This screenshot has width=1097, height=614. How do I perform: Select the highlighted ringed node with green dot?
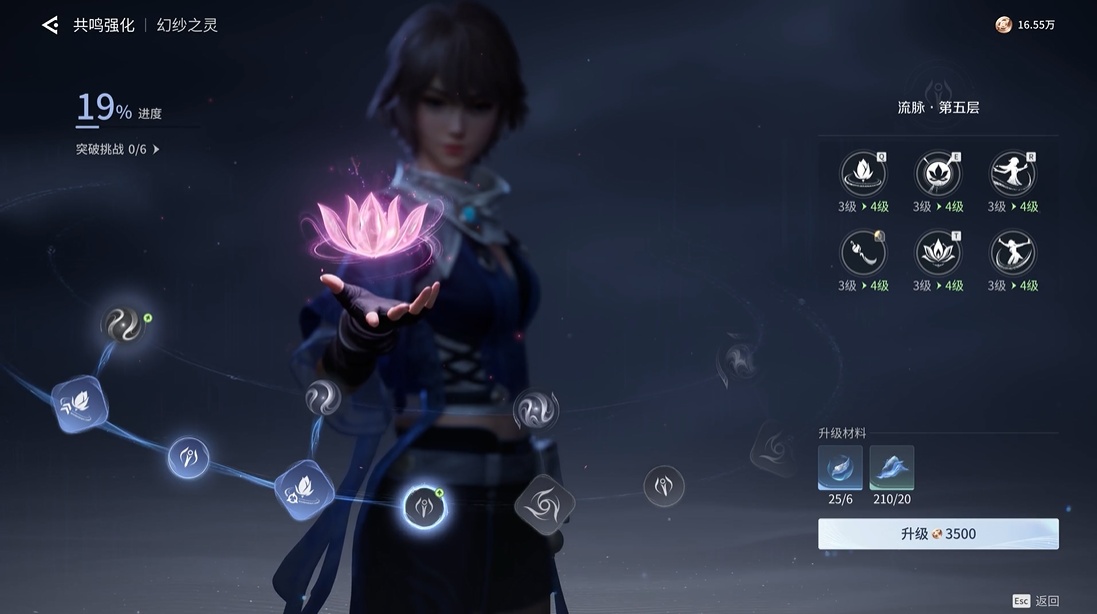pyautogui.click(x=423, y=507)
